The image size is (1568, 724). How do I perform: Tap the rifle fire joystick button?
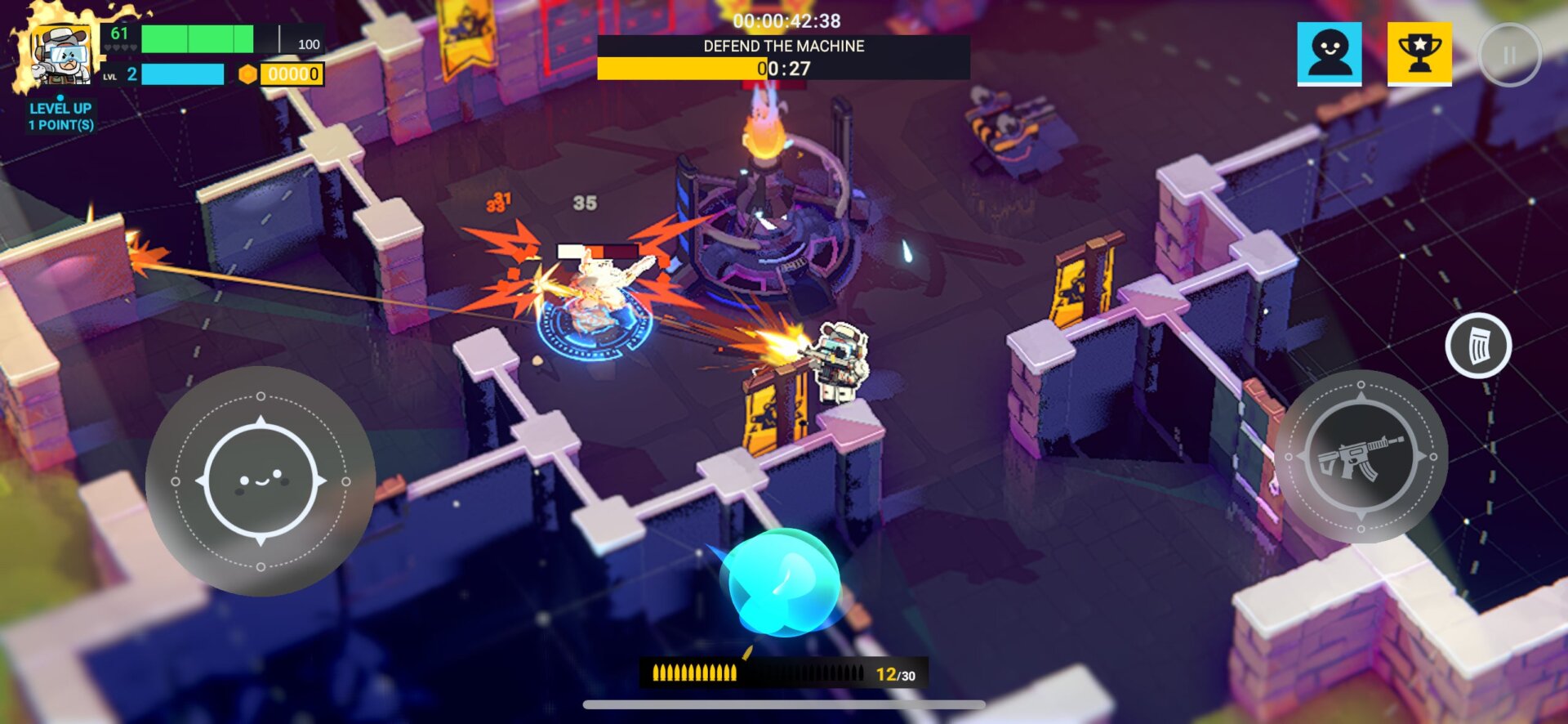tap(1361, 457)
